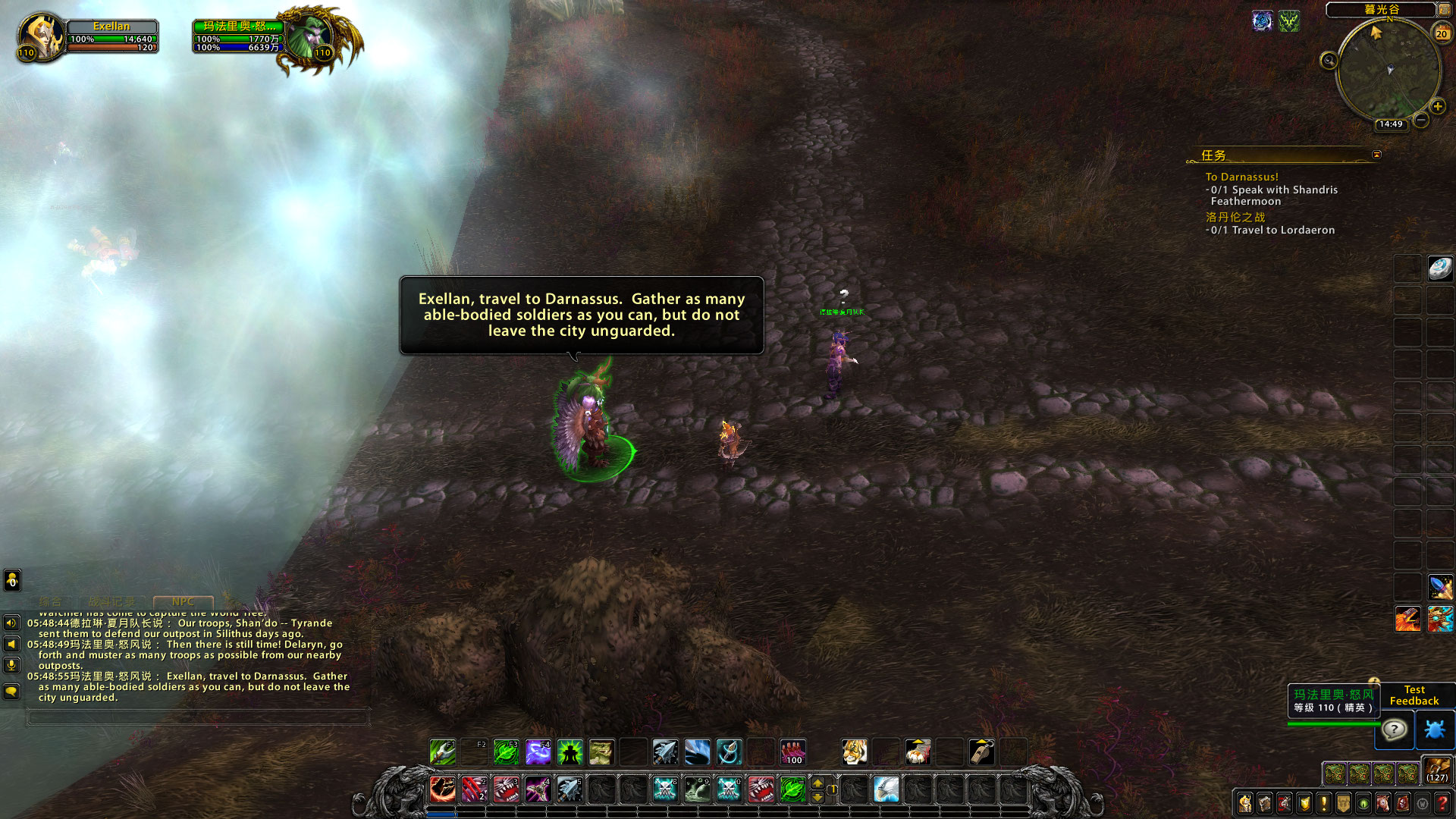Report a bug with blue beetle button
Screen dimensions: 1456x819
[1435, 730]
